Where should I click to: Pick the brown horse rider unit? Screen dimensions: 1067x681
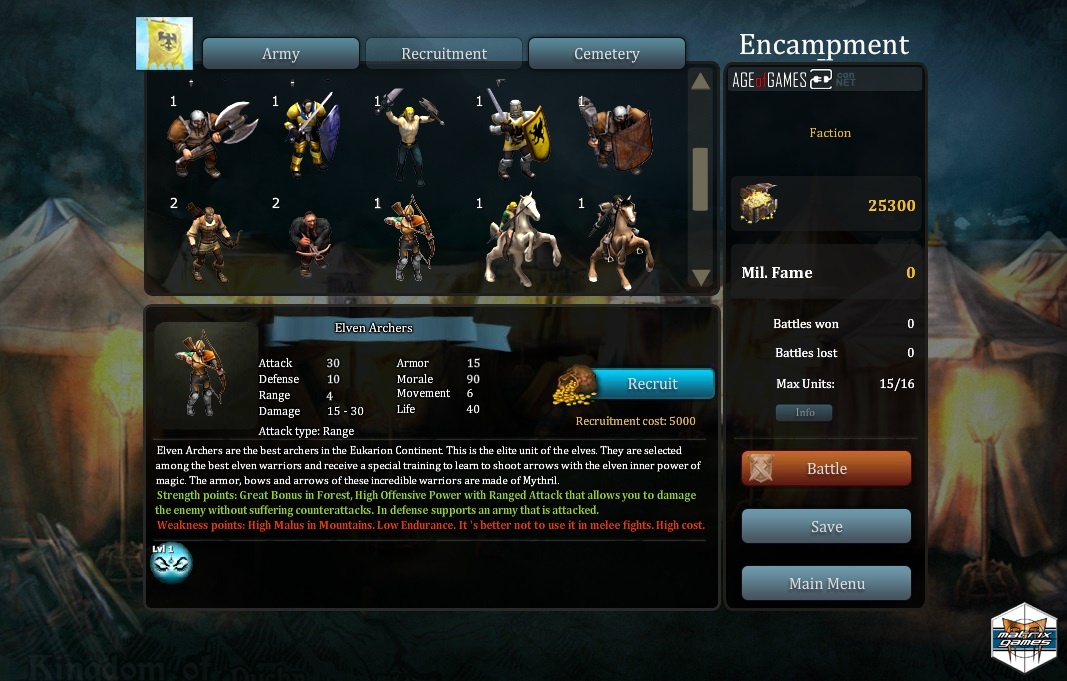point(616,240)
